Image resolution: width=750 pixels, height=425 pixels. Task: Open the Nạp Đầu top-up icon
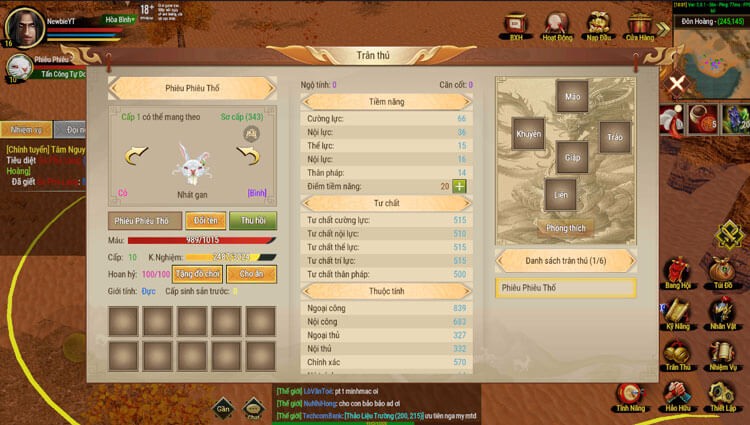point(599,25)
